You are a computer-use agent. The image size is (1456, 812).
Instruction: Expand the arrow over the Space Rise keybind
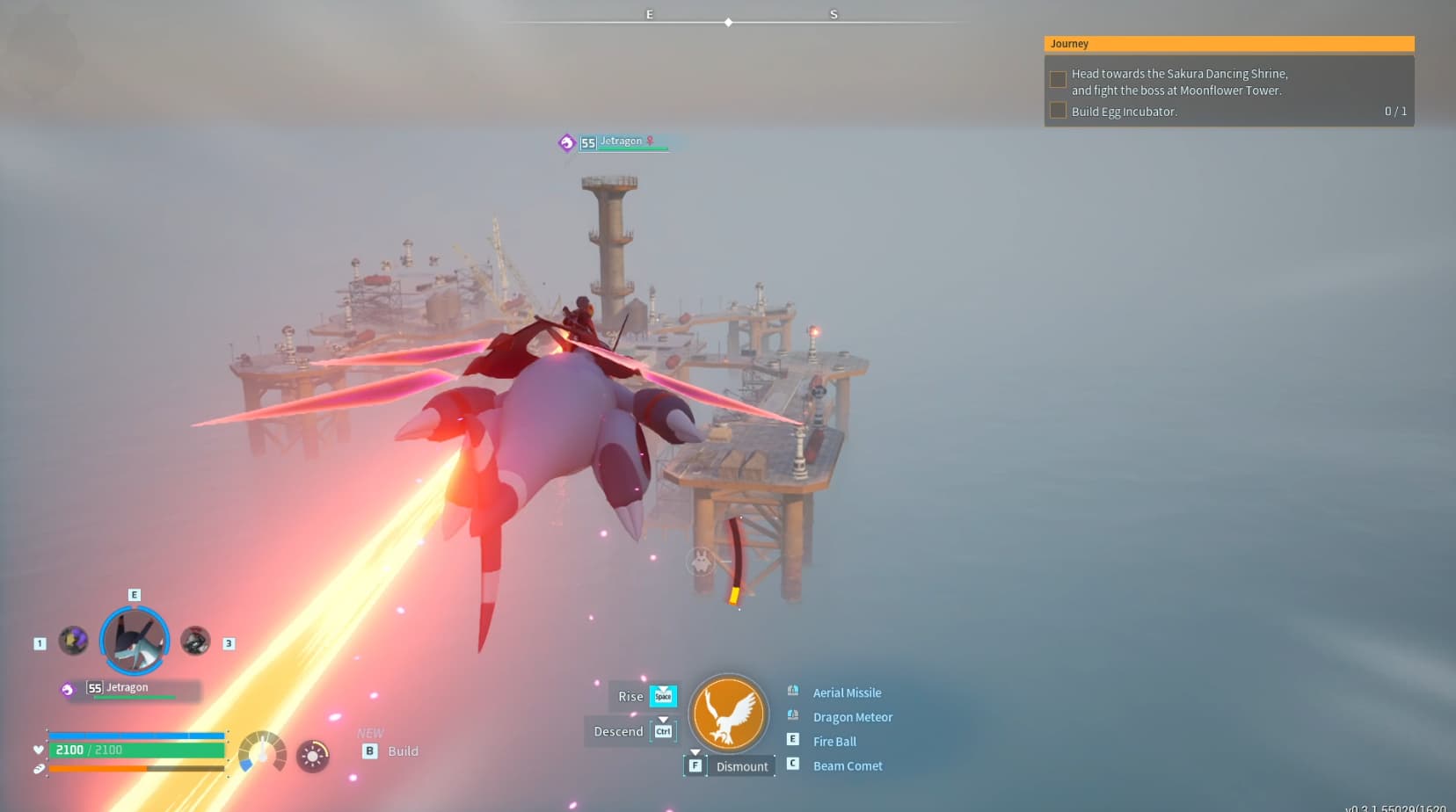click(663, 688)
